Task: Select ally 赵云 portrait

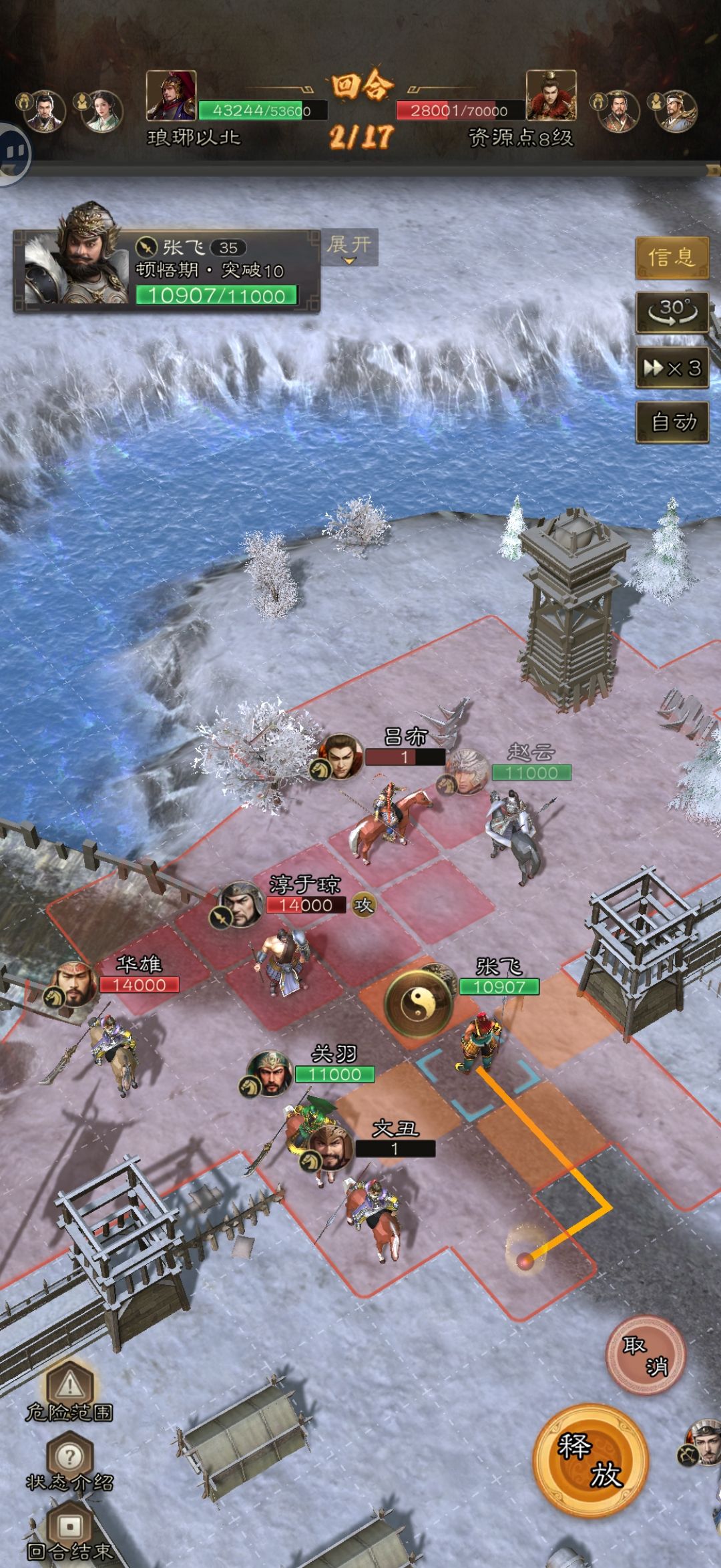Action: 466,770
